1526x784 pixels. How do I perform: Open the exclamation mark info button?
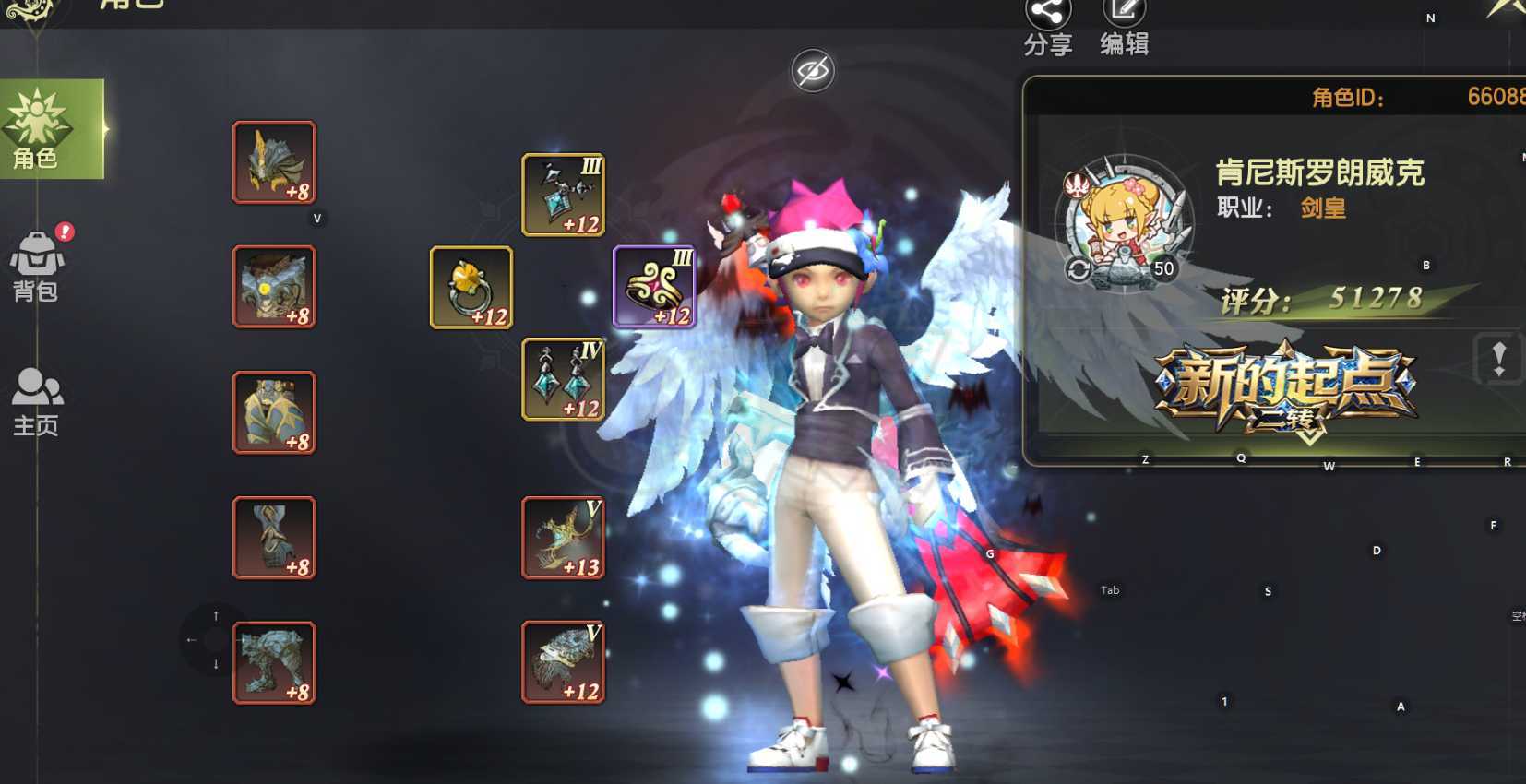point(1498,358)
